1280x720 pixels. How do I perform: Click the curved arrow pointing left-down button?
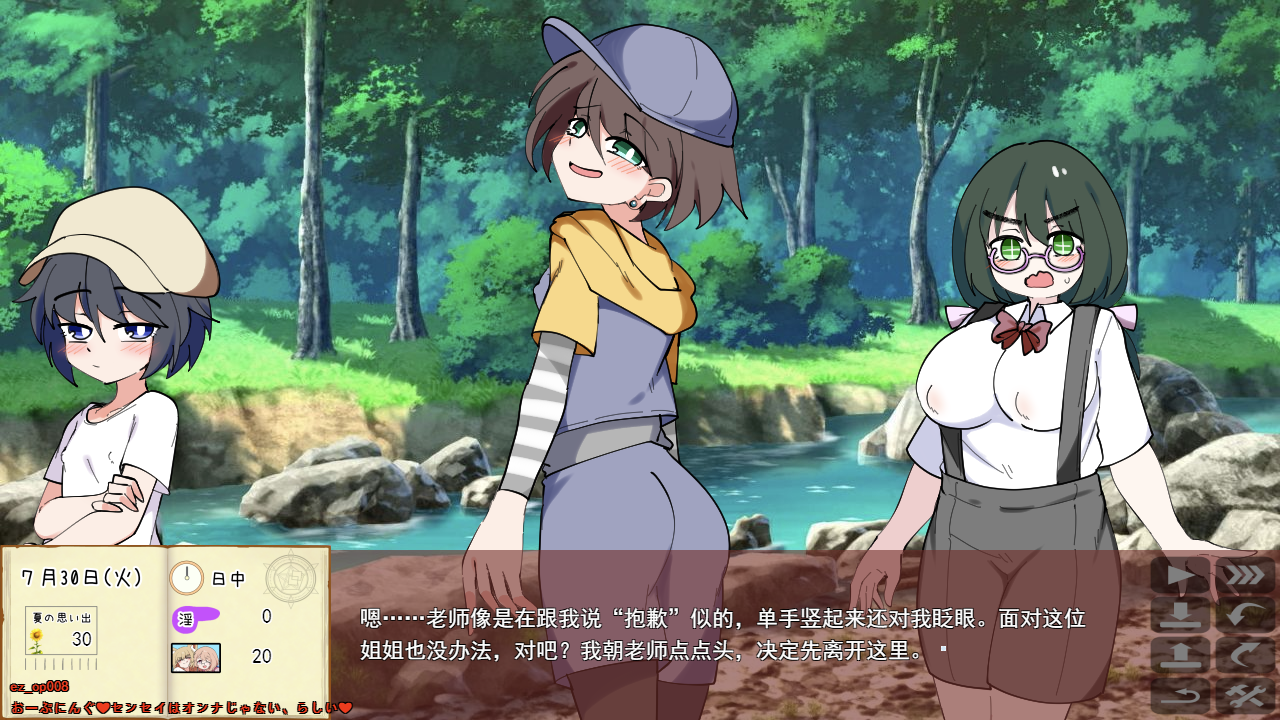[x=1244, y=615]
